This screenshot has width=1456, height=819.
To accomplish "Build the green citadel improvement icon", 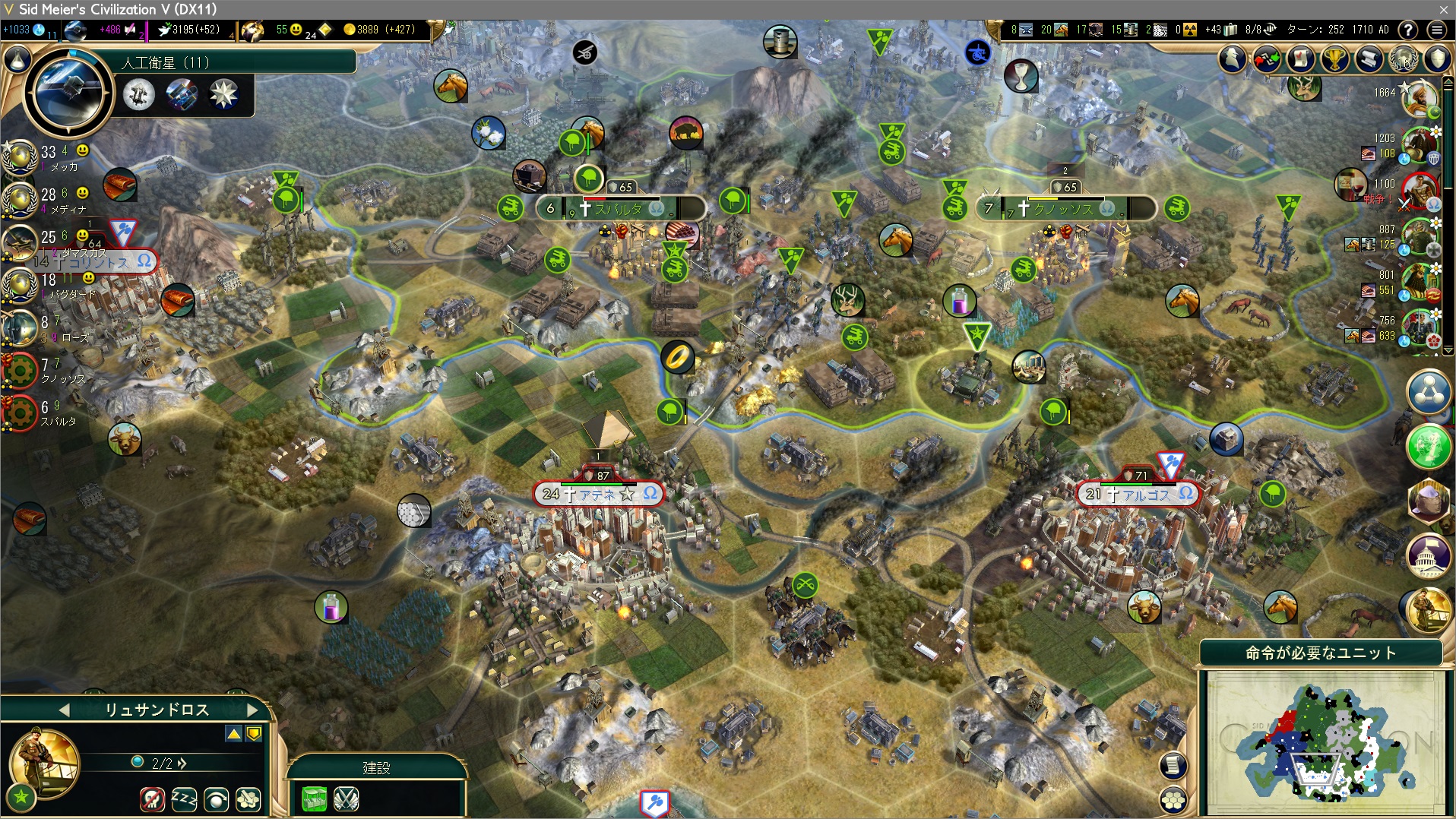I will [314, 798].
